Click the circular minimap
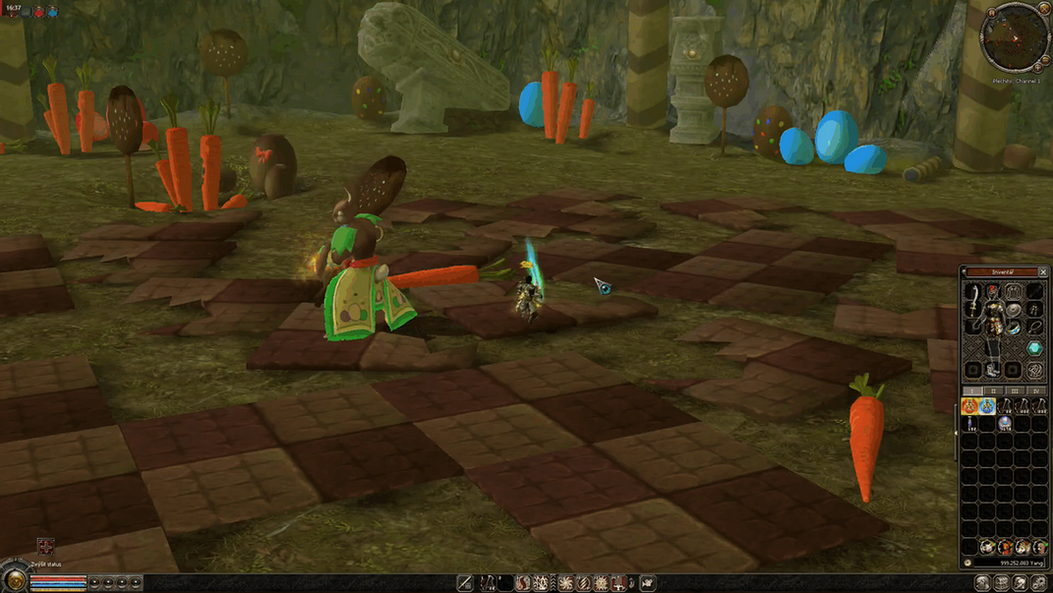 click(1014, 39)
